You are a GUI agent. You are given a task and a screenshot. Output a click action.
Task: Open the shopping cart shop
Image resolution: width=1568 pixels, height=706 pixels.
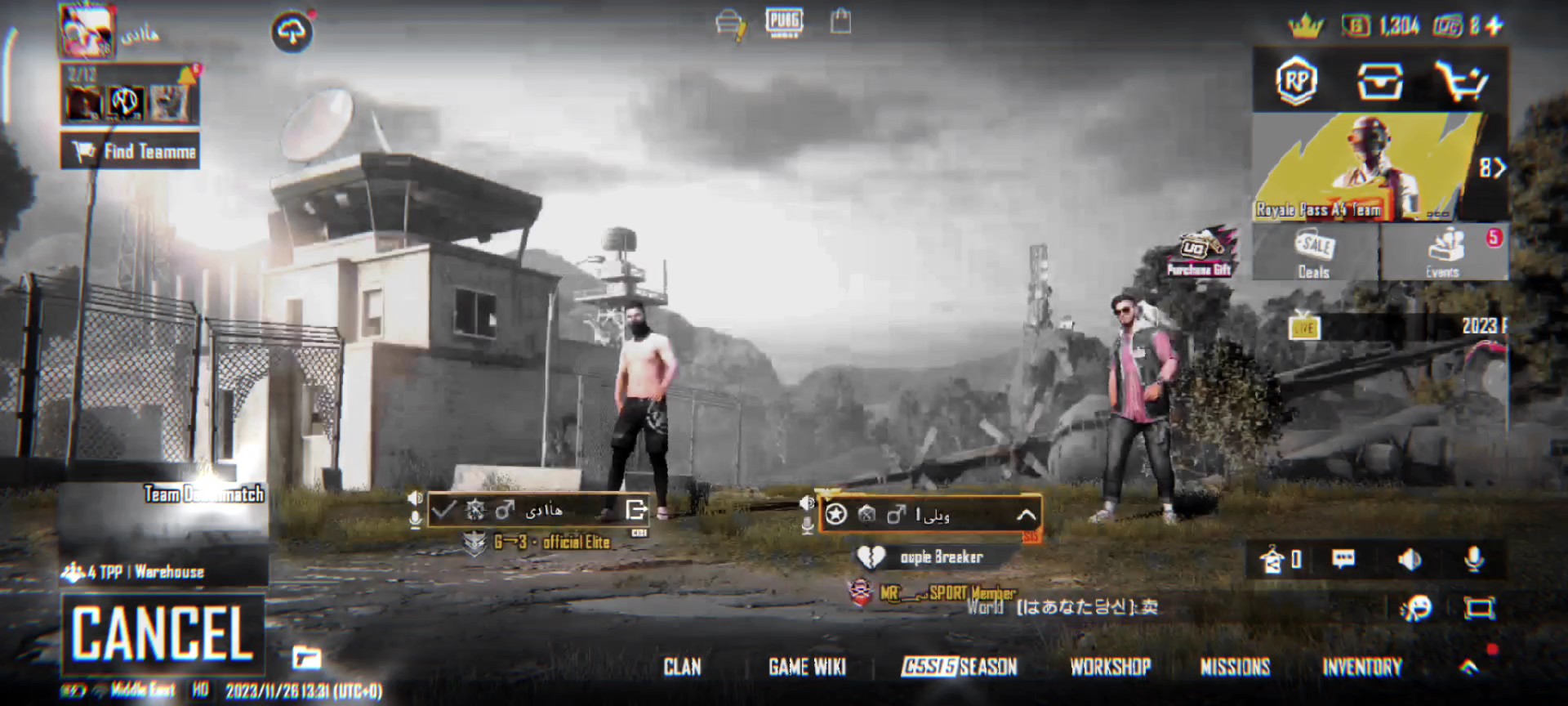pyautogui.click(x=1461, y=81)
